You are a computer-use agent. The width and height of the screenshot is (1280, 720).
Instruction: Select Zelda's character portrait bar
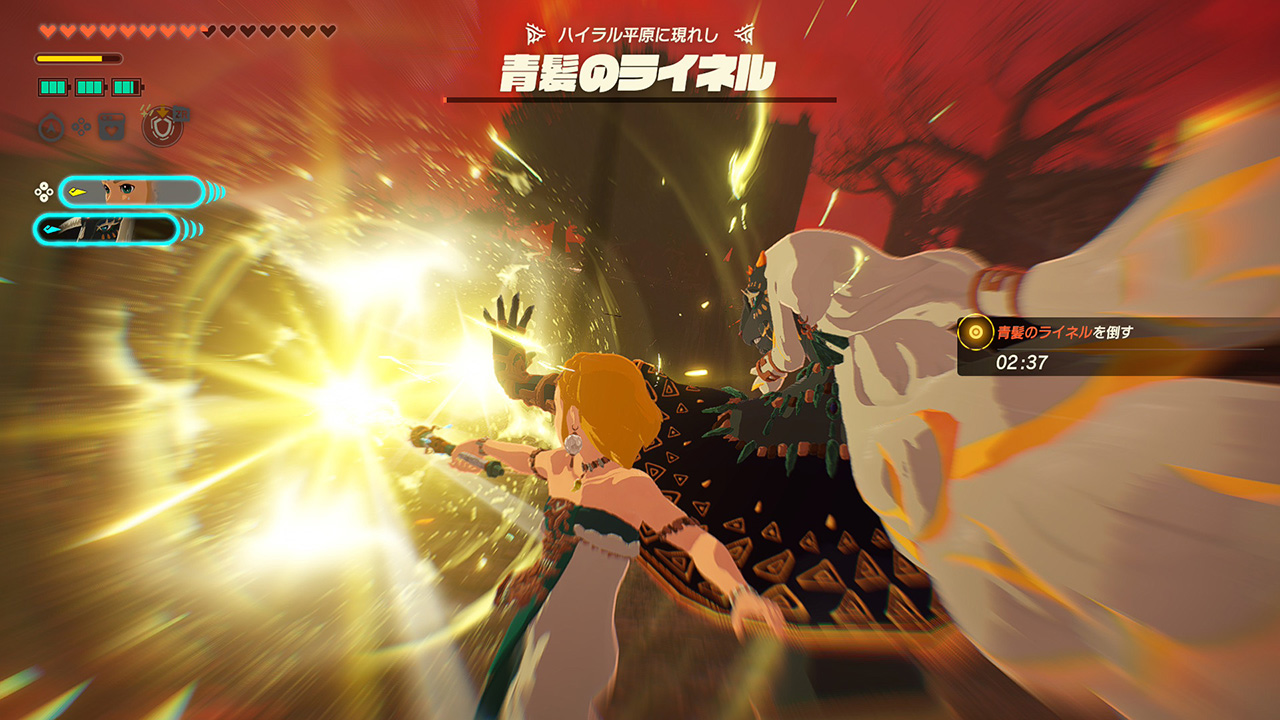[x=131, y=191]
